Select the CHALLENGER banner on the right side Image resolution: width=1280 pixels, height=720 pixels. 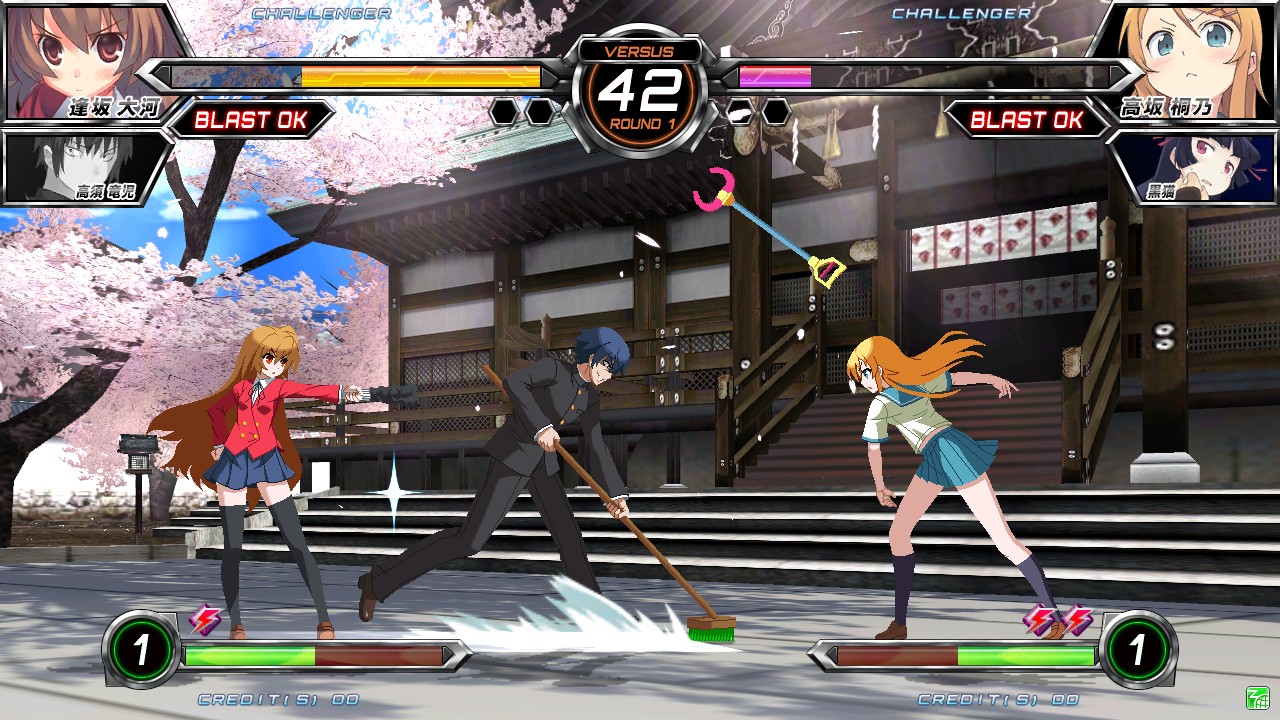[960, 14]
